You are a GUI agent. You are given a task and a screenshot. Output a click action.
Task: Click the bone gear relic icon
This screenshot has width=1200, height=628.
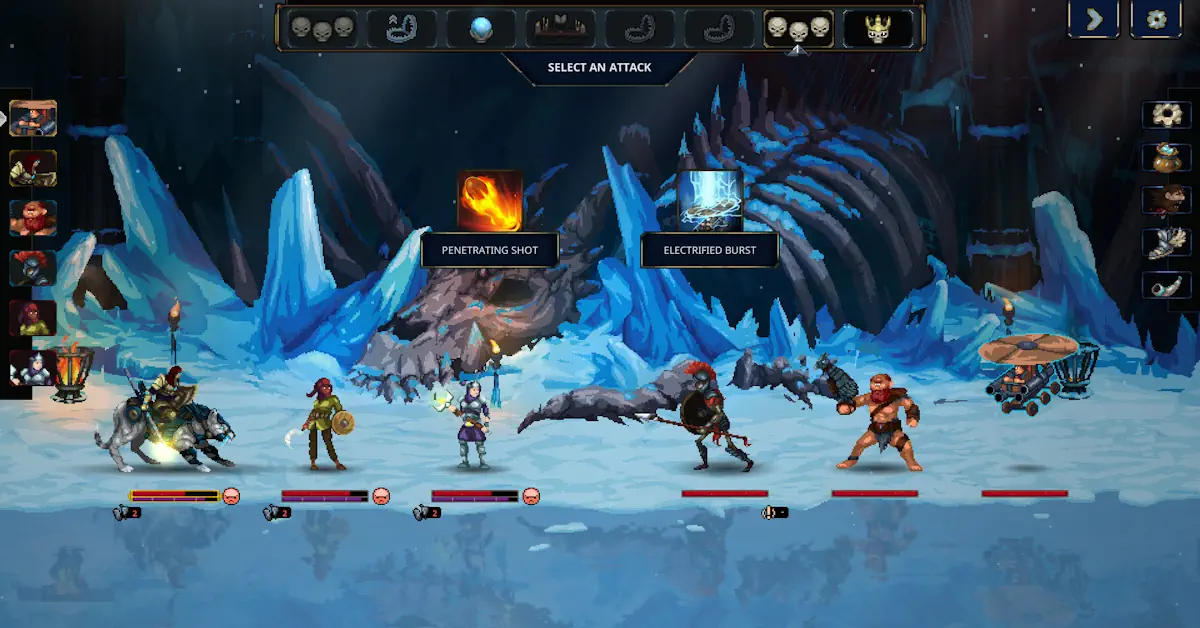1167,114
